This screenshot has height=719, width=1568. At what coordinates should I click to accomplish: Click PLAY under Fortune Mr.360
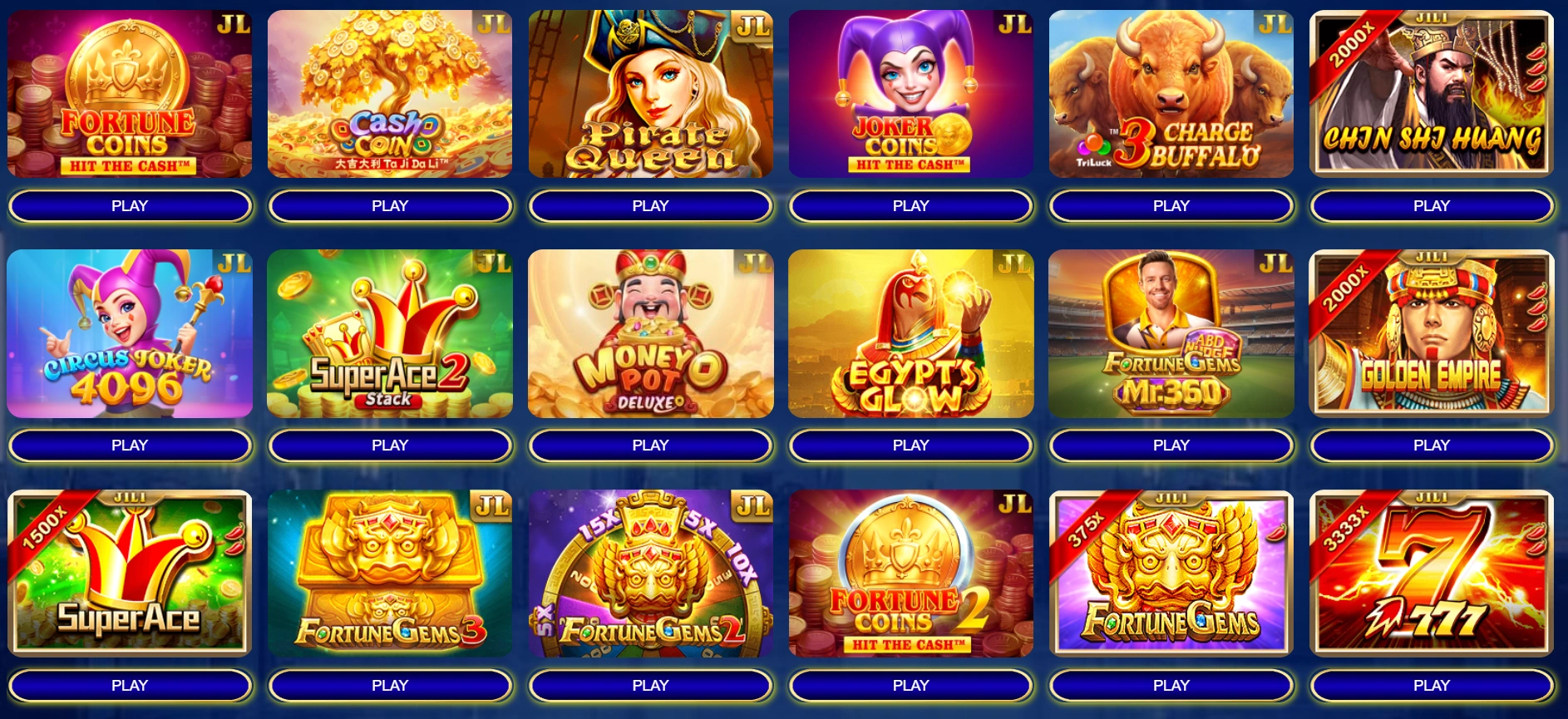coord(1171,446)
